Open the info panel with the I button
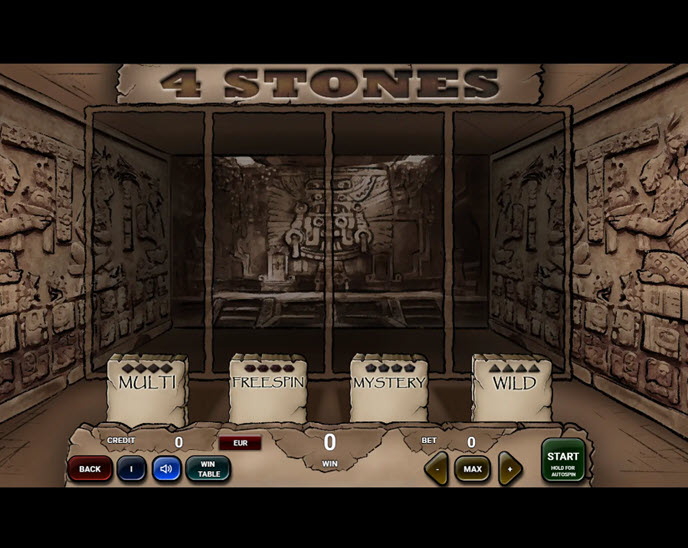 132,469
